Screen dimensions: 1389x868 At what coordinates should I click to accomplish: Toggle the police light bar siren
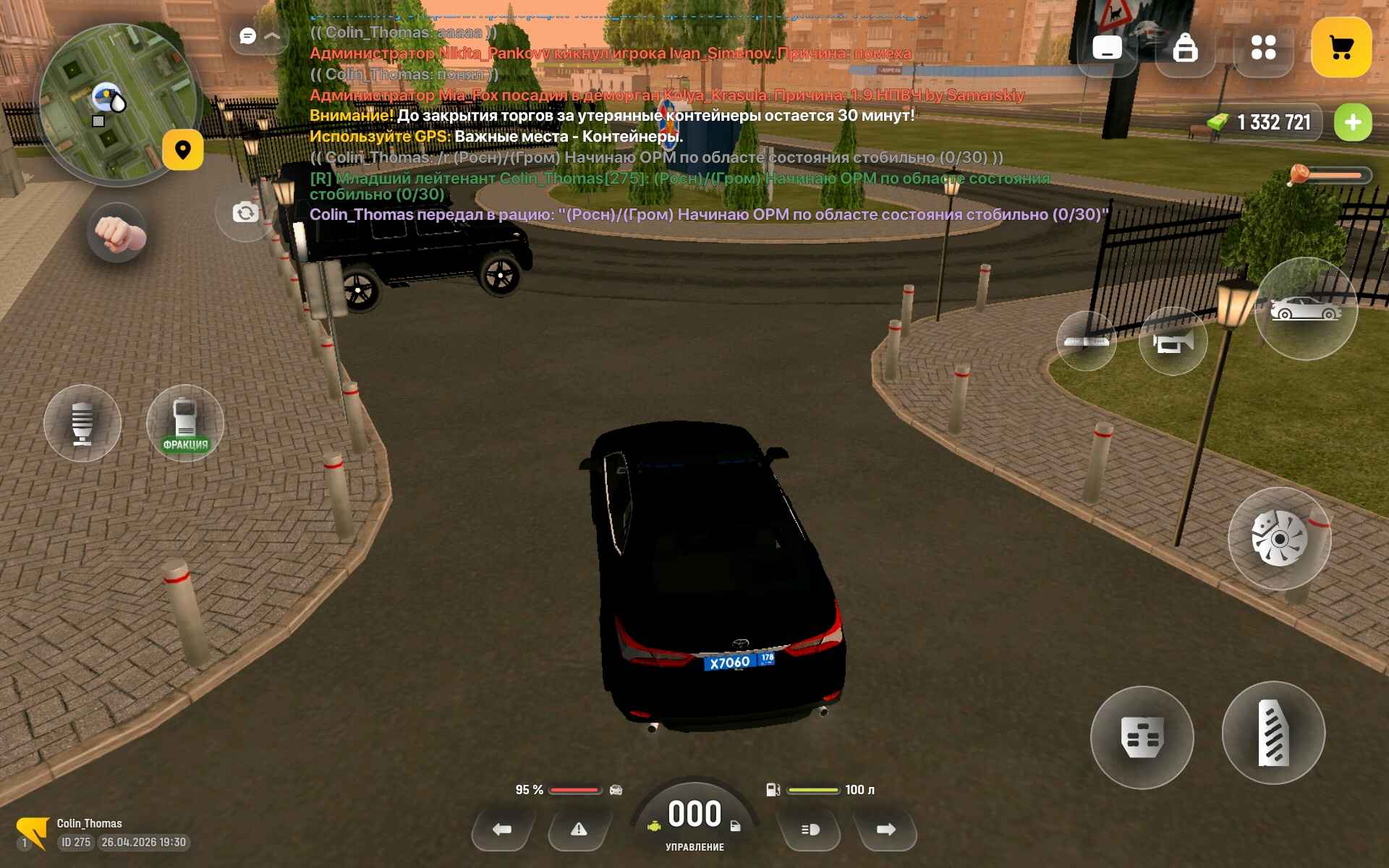(x=1086, y=341)
